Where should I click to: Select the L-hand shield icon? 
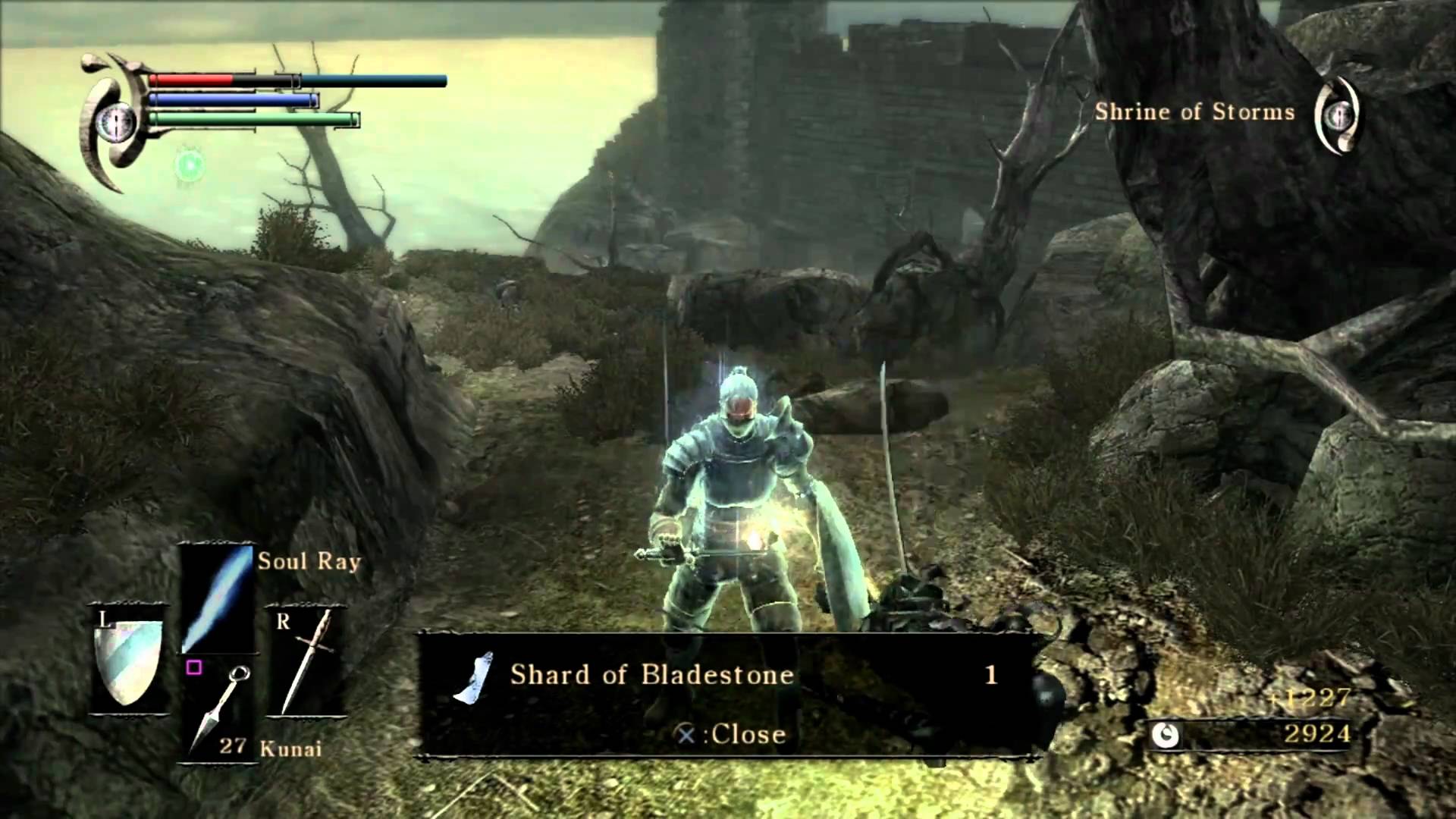(129, 664)
